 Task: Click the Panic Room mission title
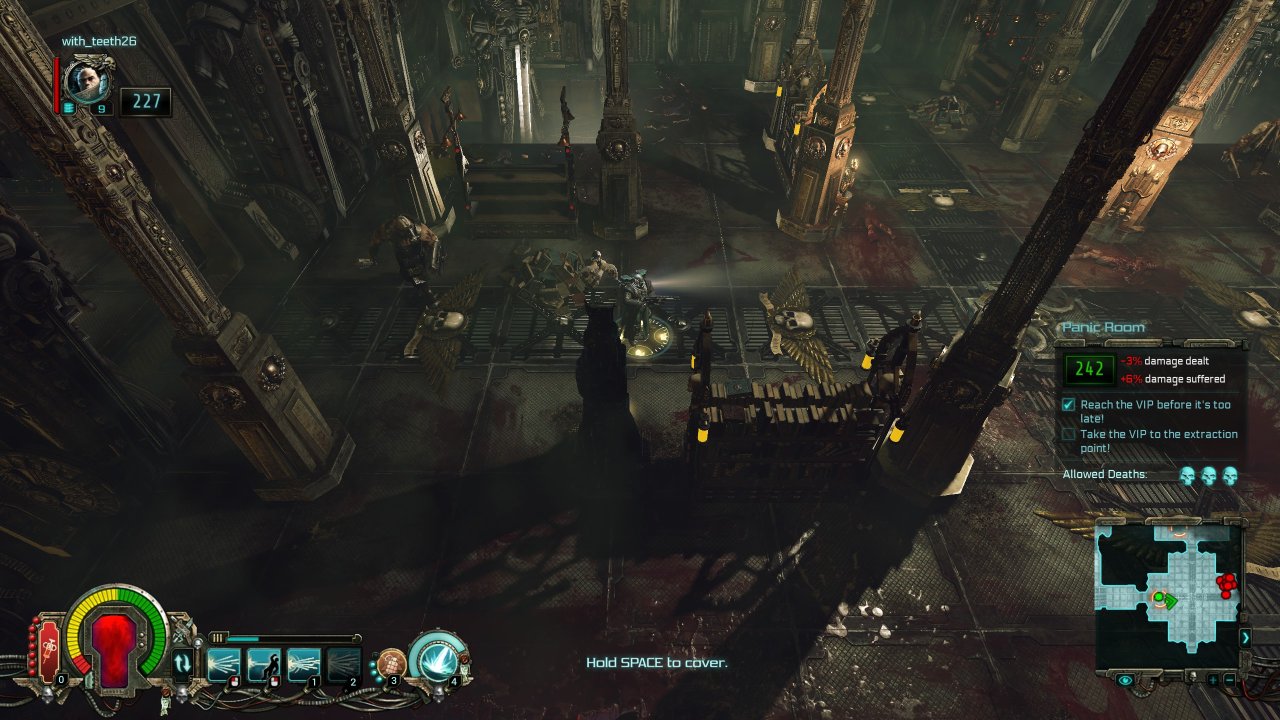click(x=1104, y=327)
